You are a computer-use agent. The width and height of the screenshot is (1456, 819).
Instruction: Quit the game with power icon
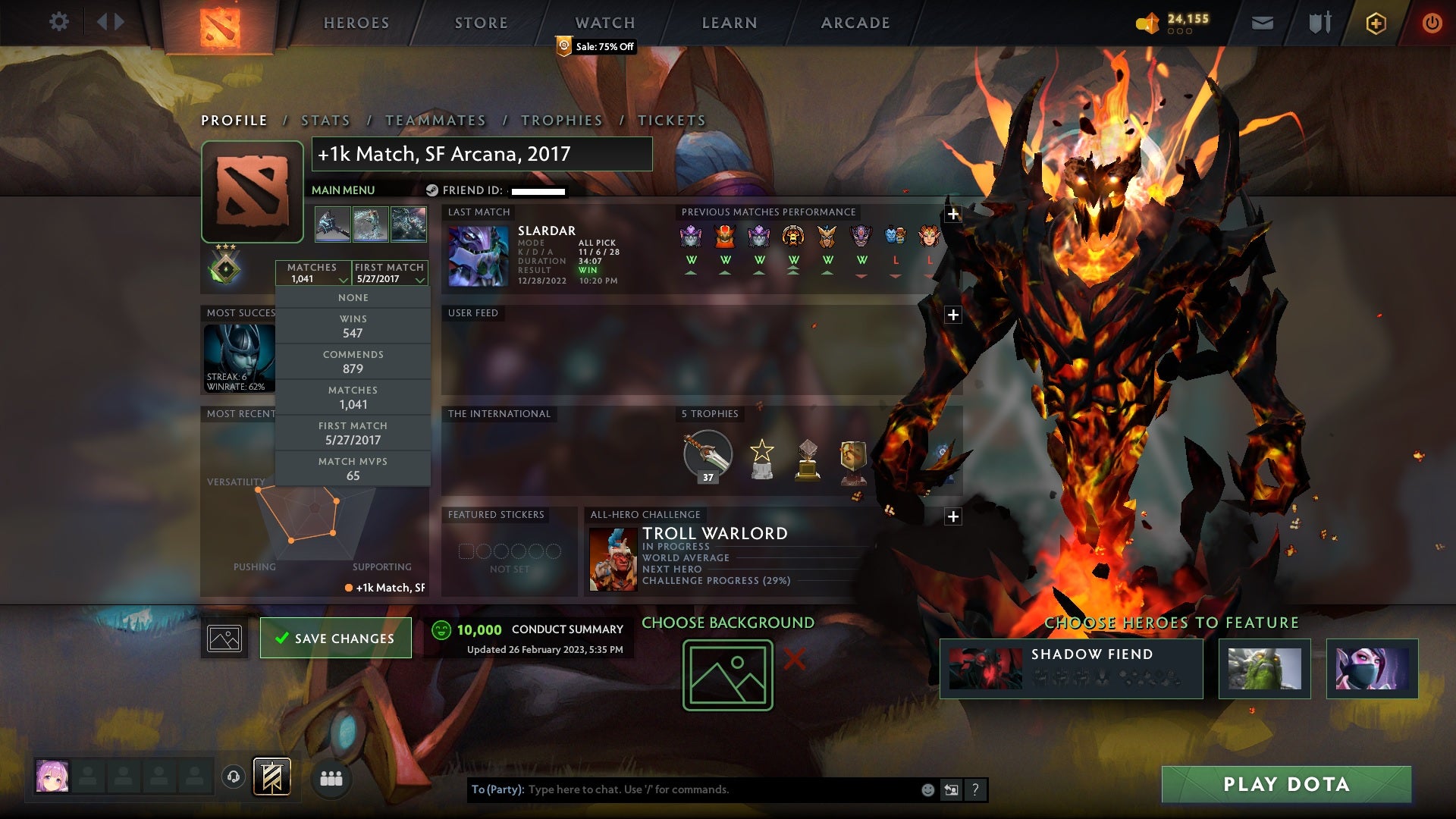[1432, 23]
